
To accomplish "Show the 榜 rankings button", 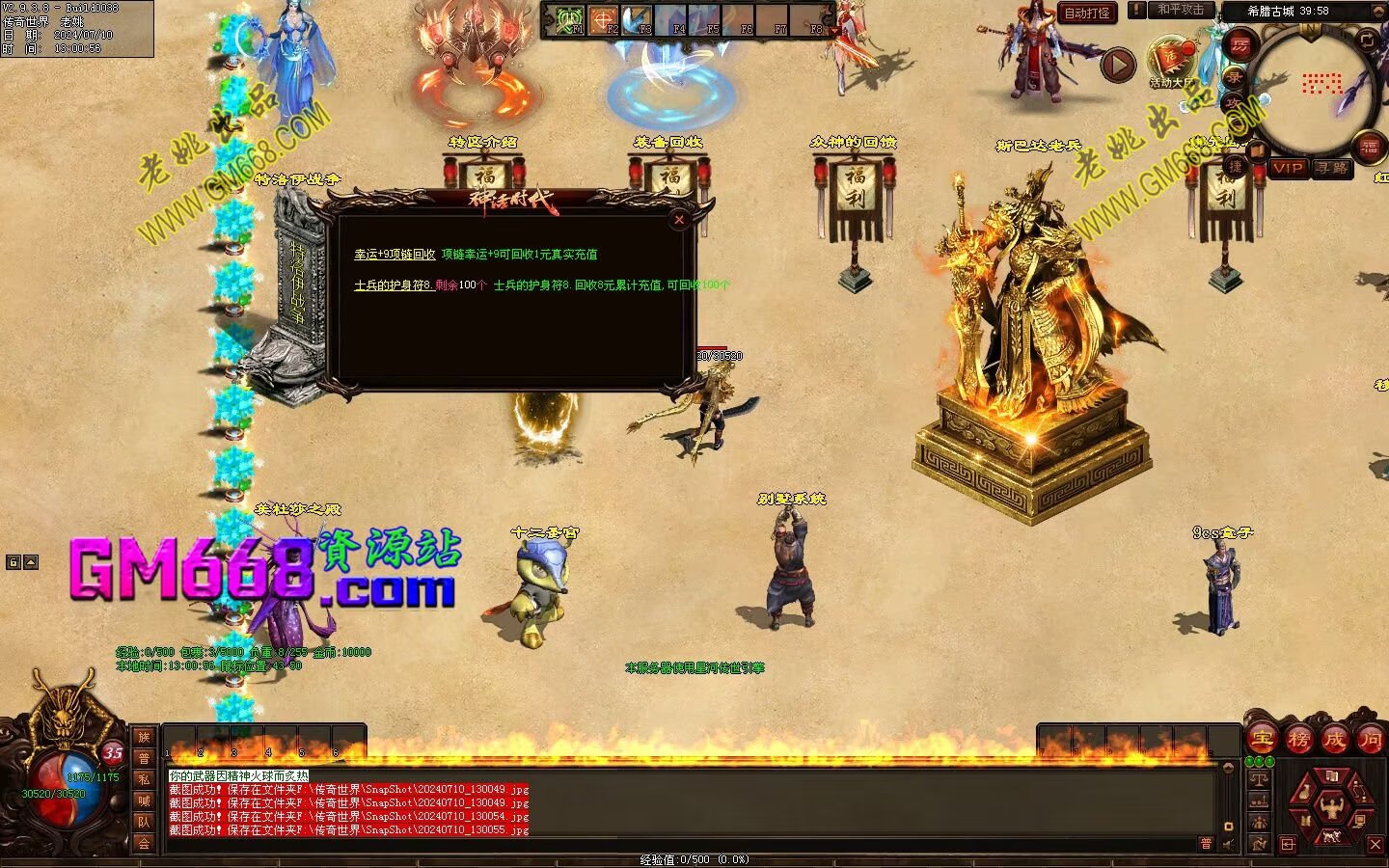I will [x=1298, y=740].
